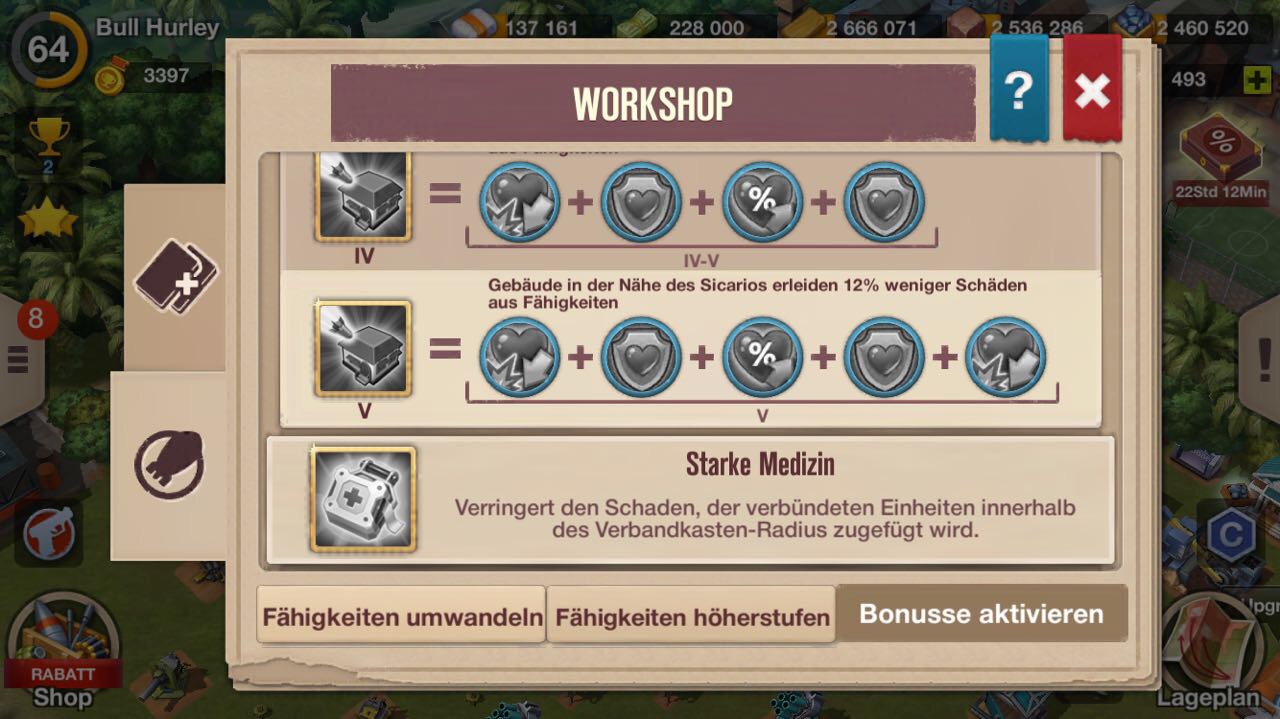Switch to Fähigkeiten höherstufen tab

point(692,616)
